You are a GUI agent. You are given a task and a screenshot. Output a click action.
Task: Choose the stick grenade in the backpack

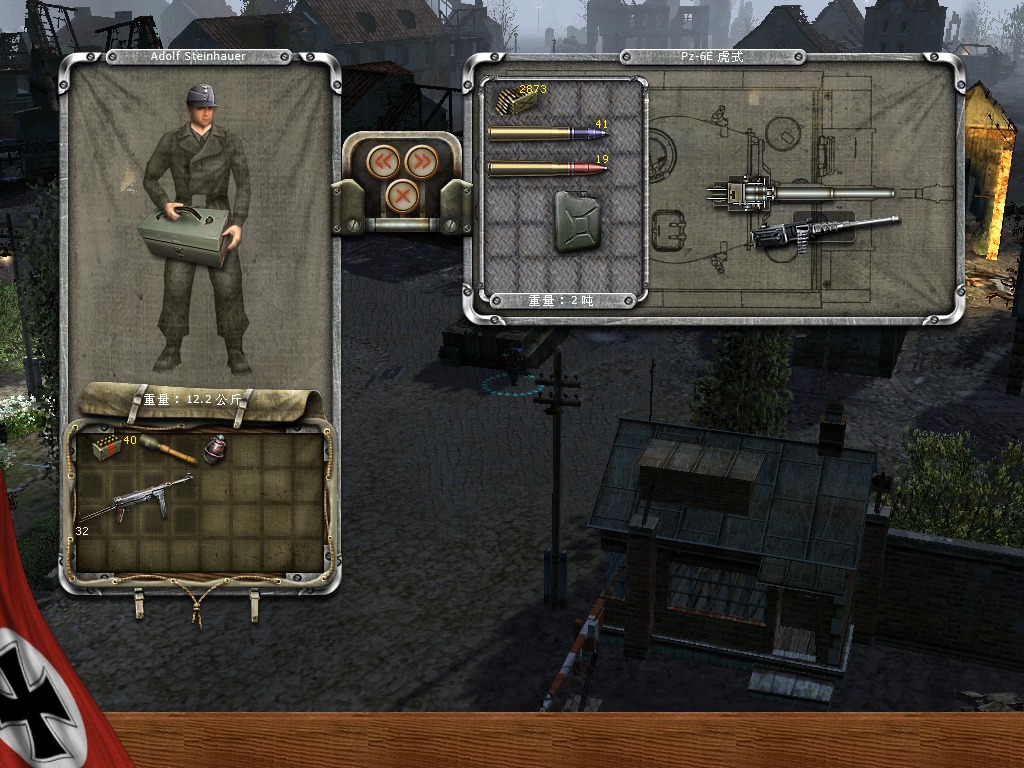tap(166, 448)
